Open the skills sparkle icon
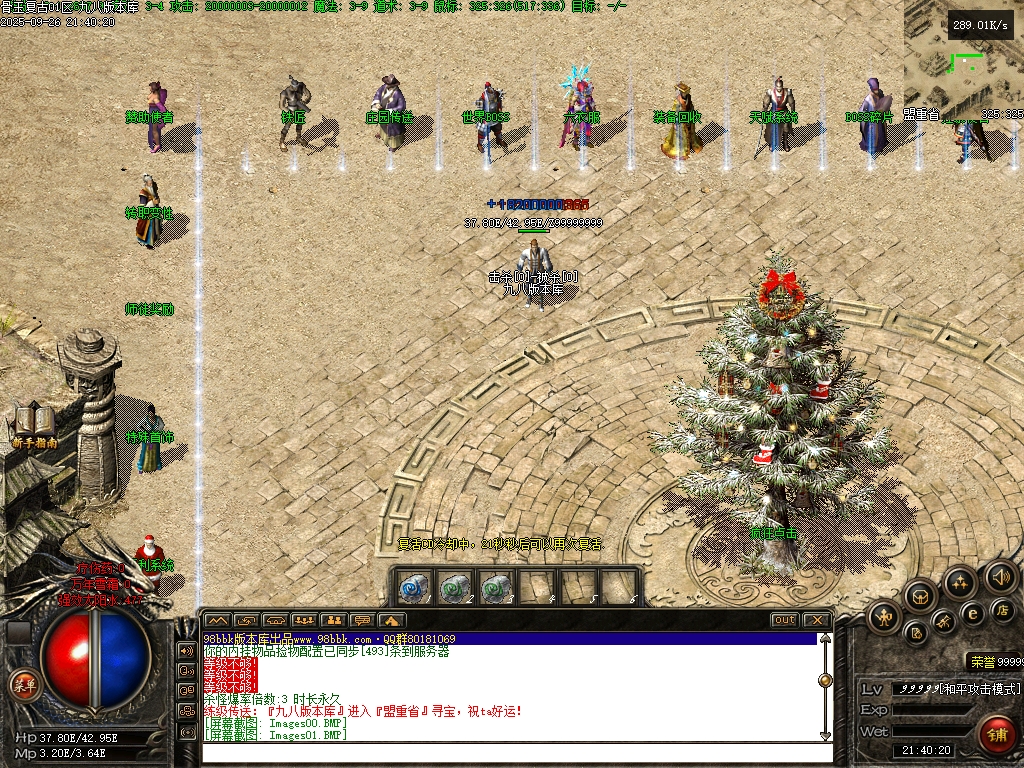 tap(960, 582)
